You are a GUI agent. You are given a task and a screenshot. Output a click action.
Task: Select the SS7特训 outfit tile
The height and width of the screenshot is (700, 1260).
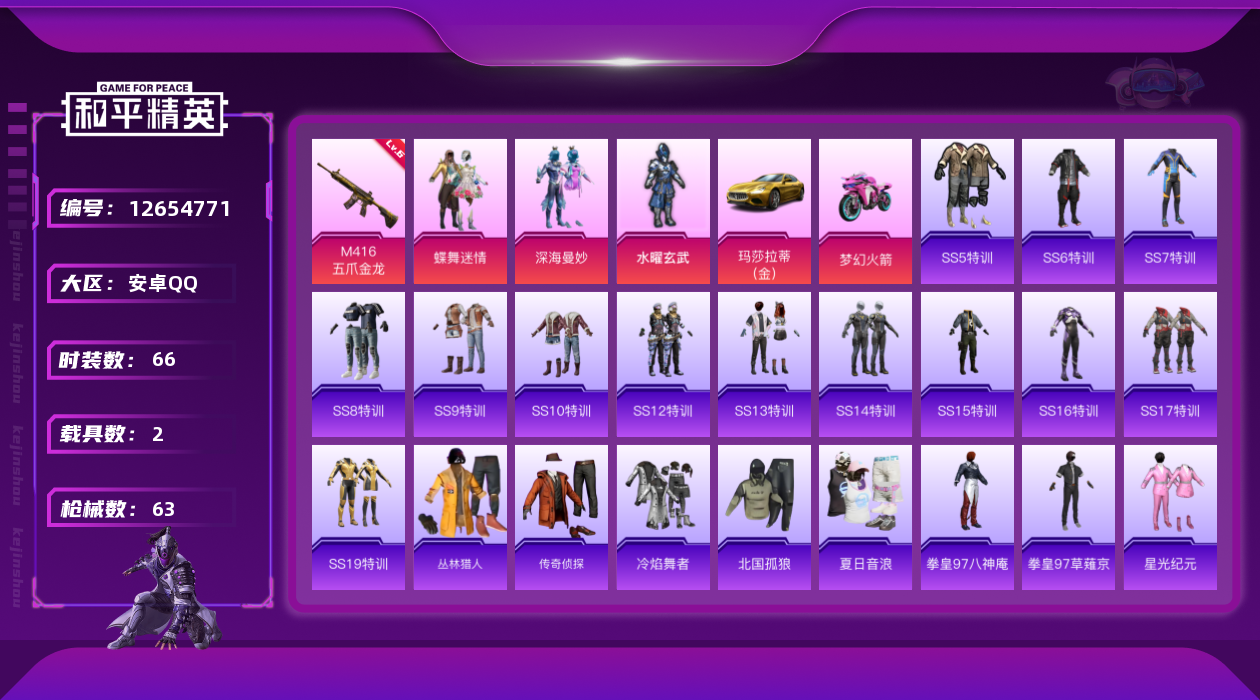point(1170,211)
